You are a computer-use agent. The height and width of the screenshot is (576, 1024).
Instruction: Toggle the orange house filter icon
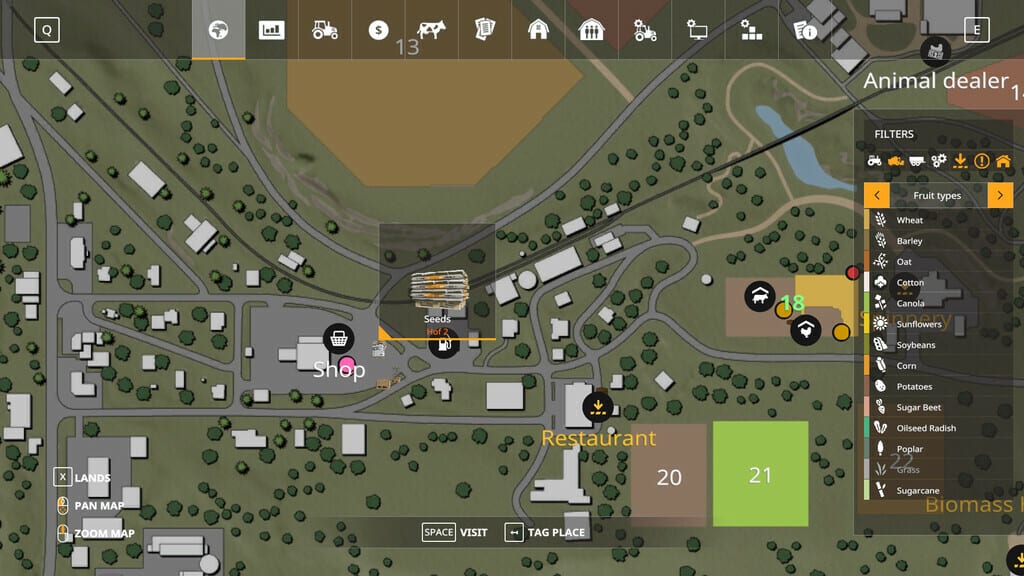pyautogui.click(x=1003, y=160)
